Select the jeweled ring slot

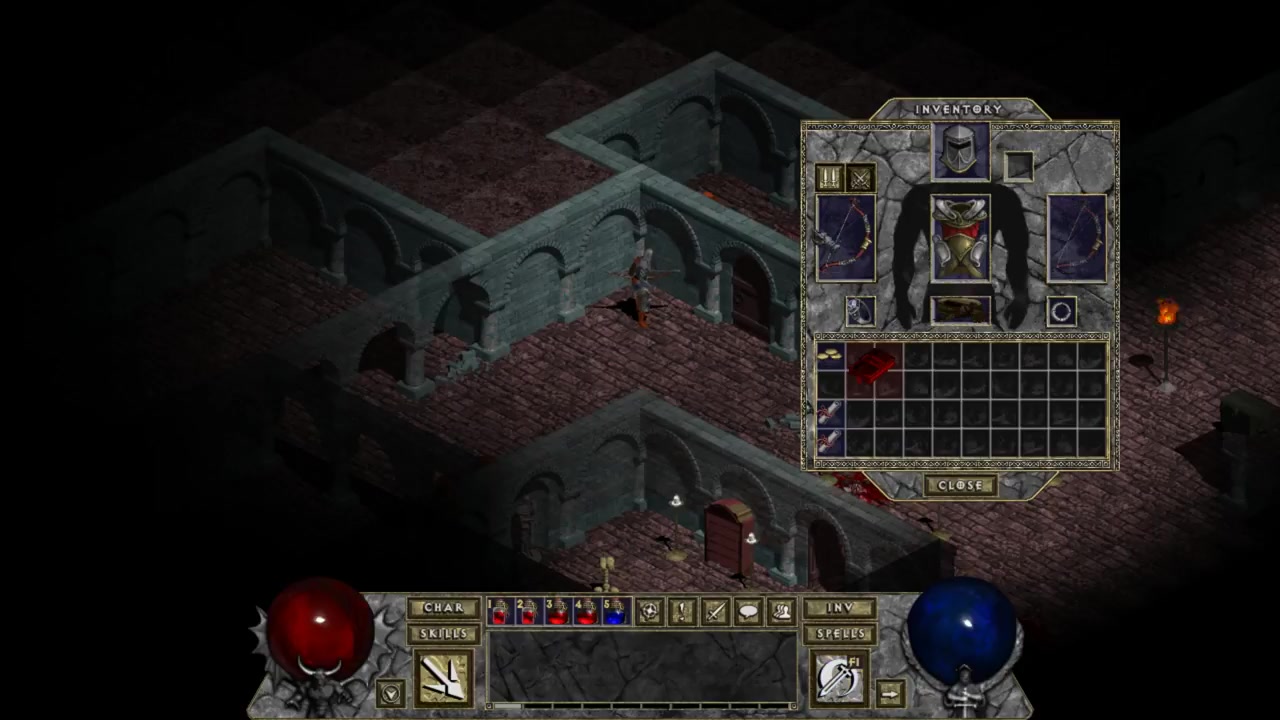click(860, 311)
